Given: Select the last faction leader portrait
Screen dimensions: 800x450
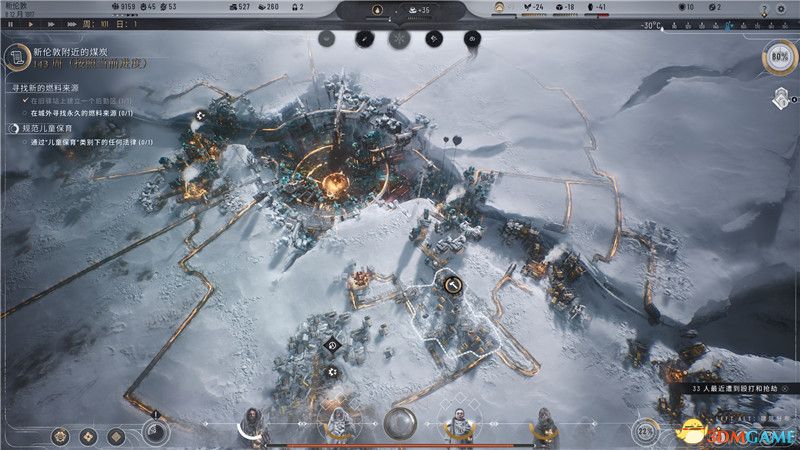Looking at the screenshot, I should 545,423.
